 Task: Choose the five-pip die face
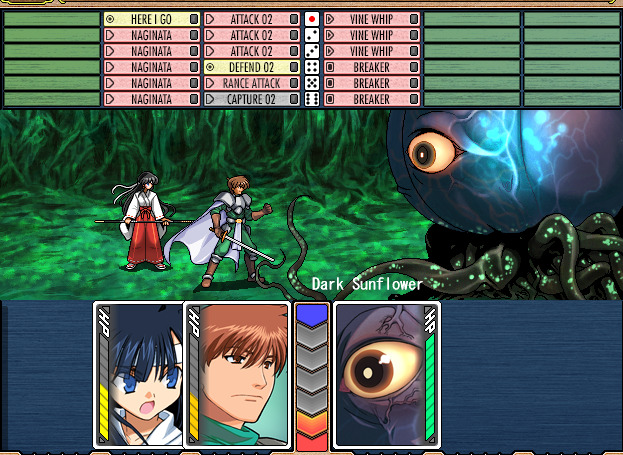311,83
